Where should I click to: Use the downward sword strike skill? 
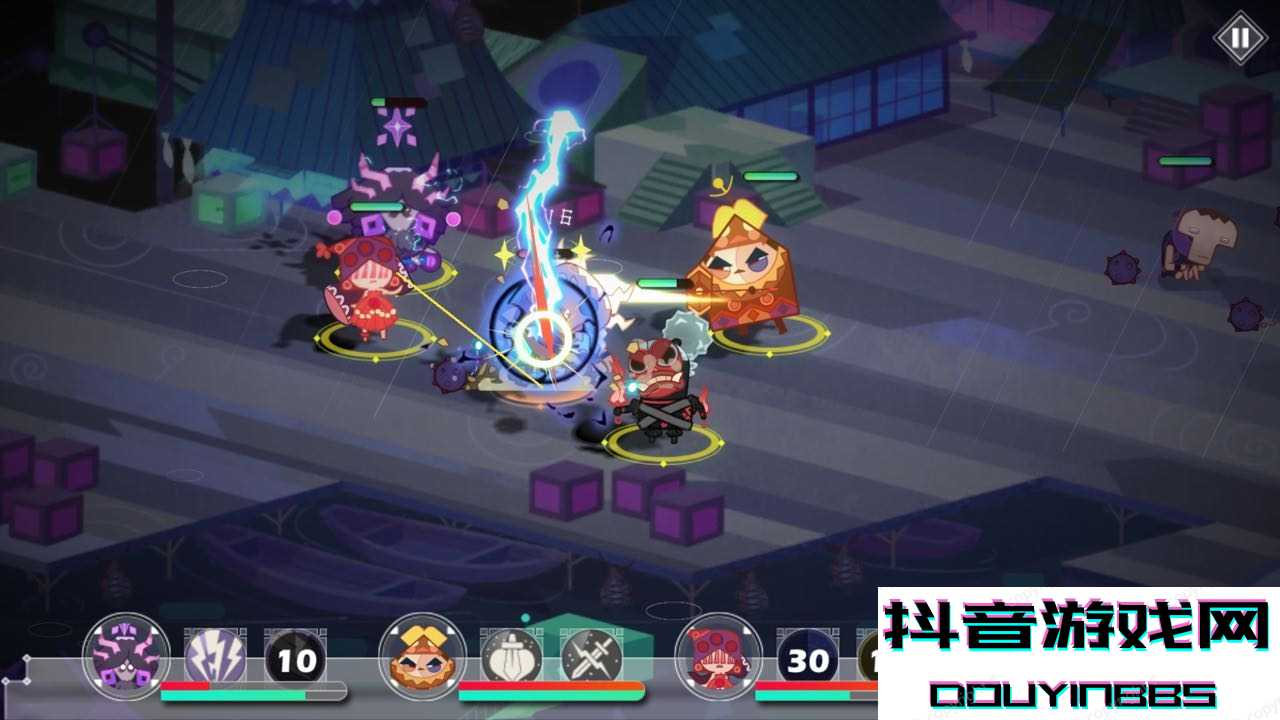512,658
